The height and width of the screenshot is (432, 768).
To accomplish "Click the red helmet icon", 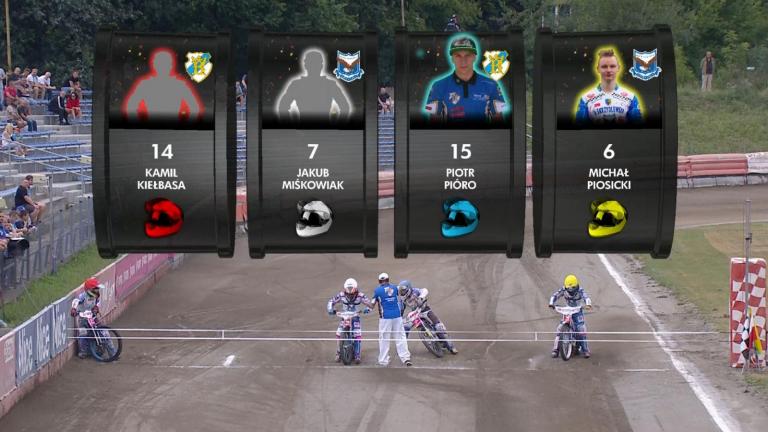I will pos(163,217).
